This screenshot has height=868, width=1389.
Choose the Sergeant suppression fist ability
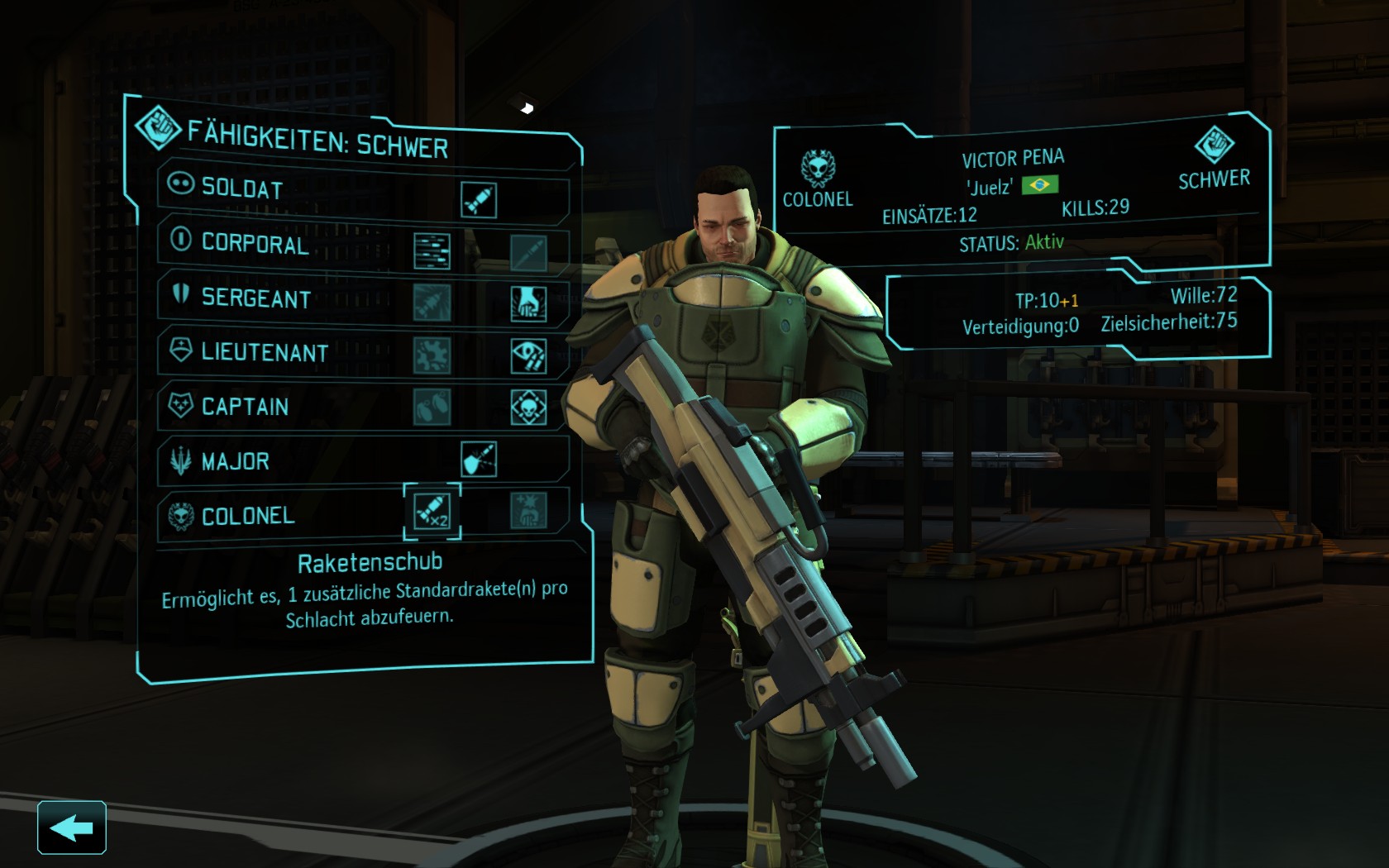(528, 304)
